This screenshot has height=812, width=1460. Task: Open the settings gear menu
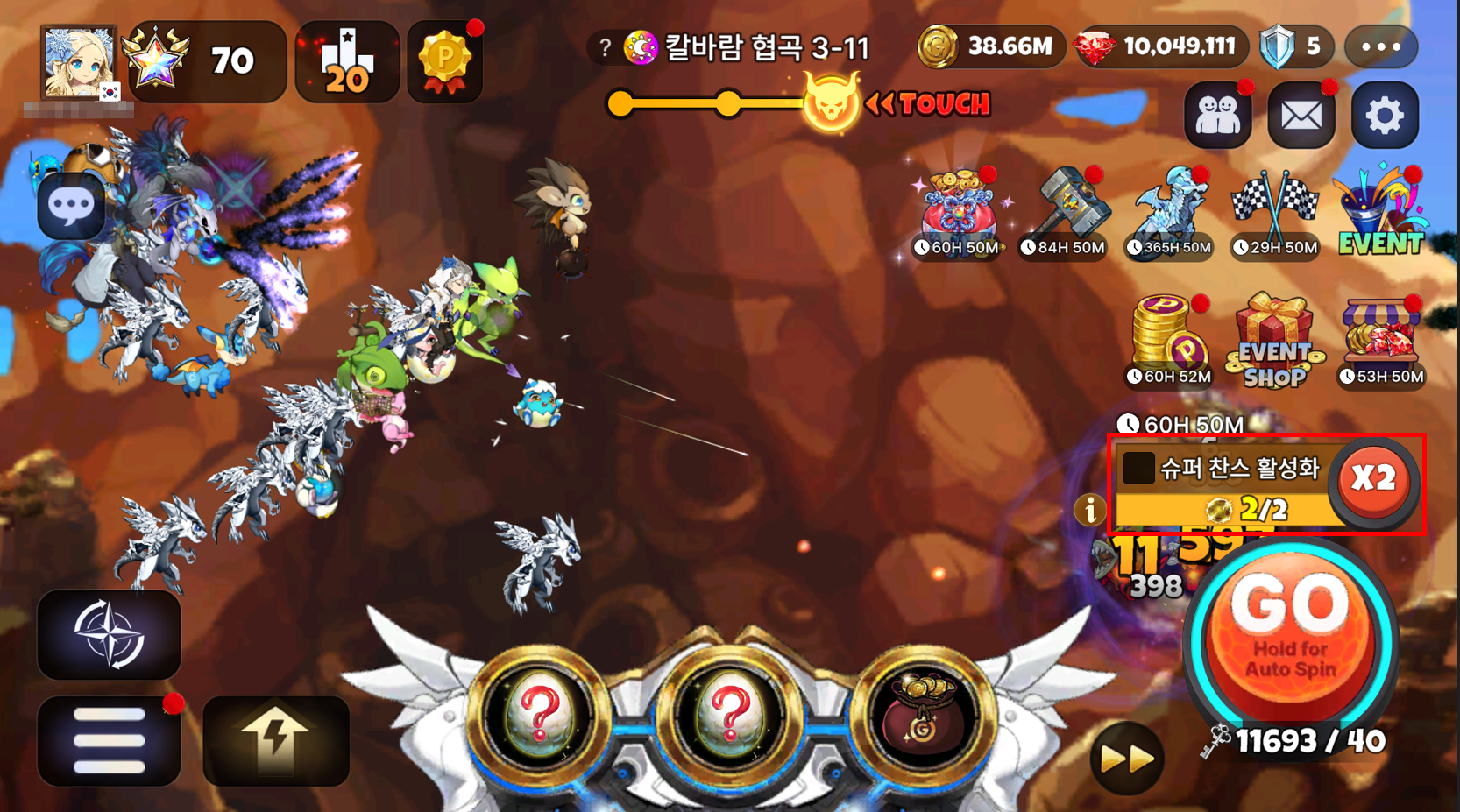tap(1385, 116)
